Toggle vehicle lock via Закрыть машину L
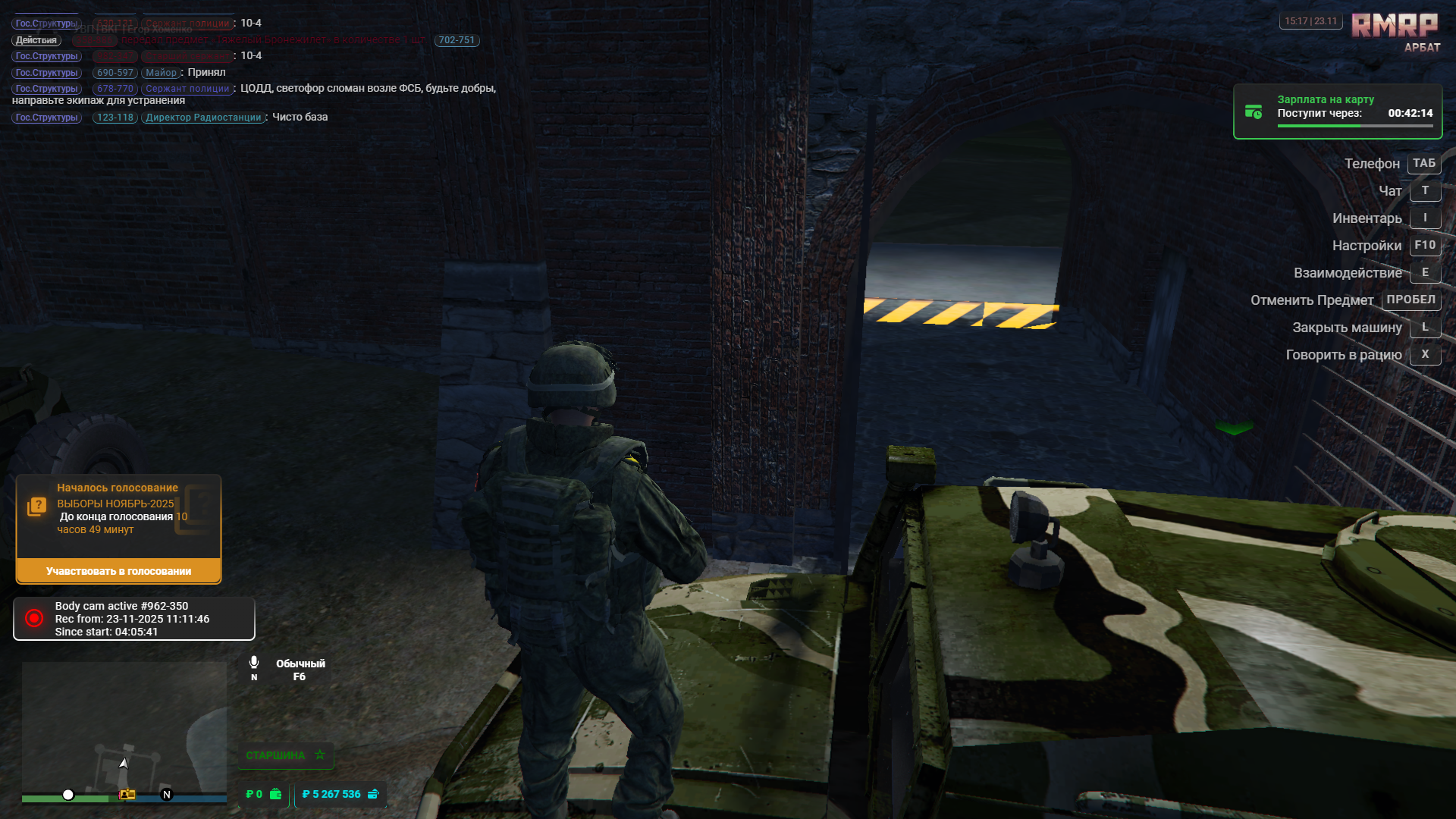The width and height of the screenshot is (1456, 819). click(x=1425, y=327)
